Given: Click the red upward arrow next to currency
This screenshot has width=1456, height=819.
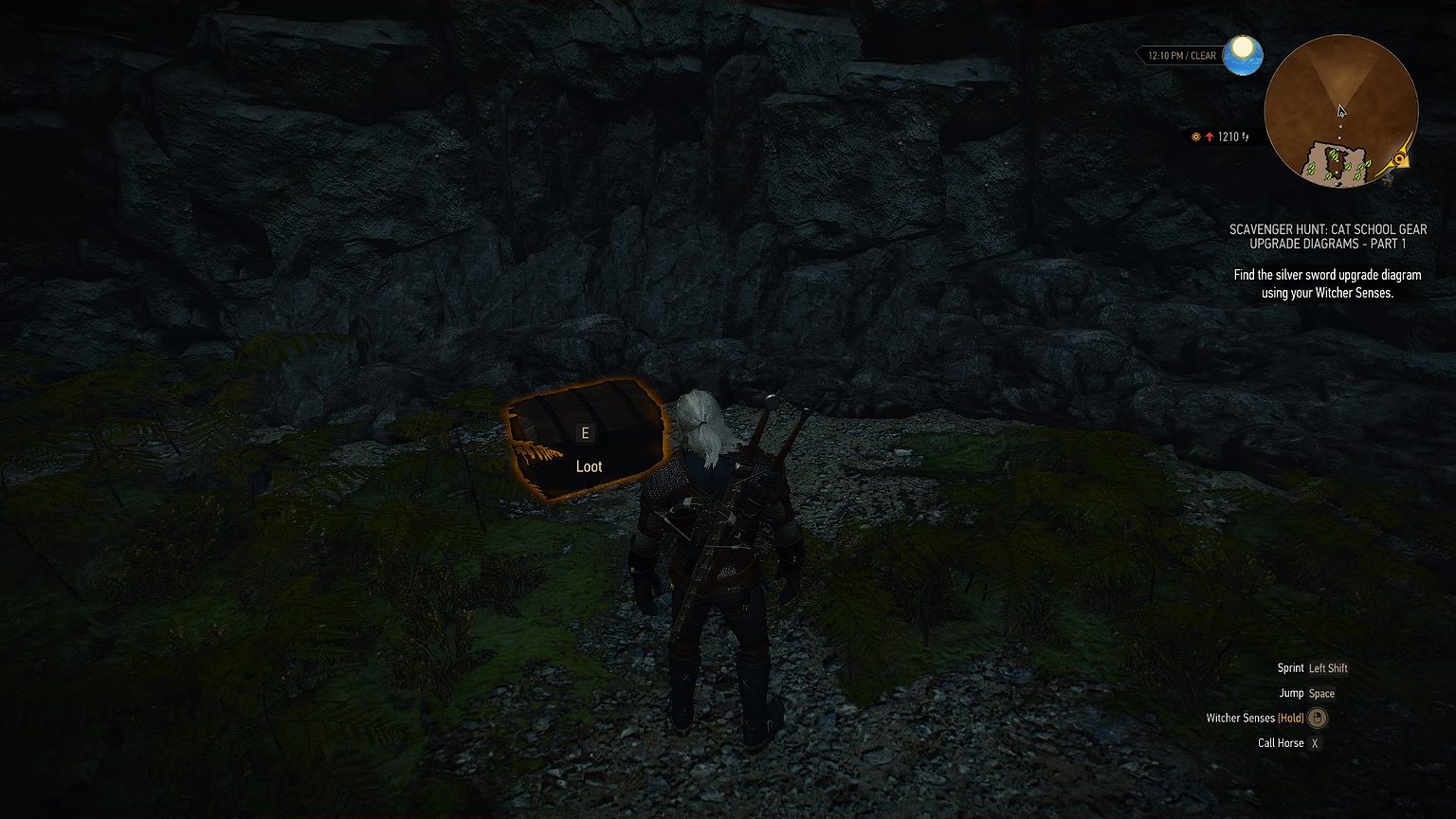Looking at the screenshot, I should coord(1210,136).
